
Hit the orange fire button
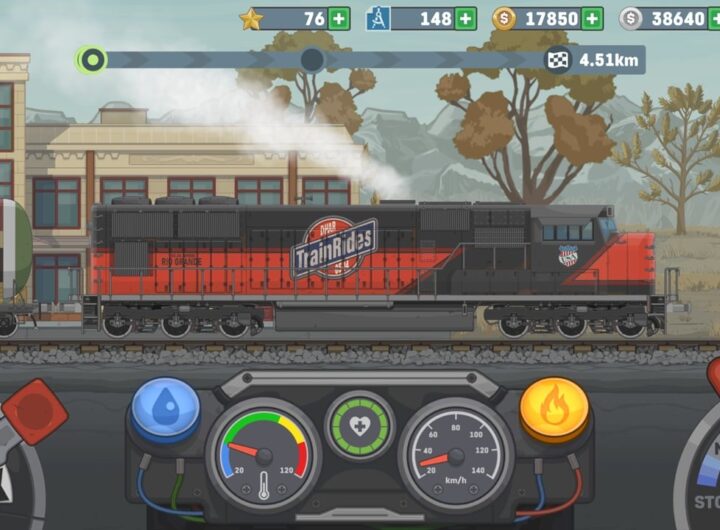click(x=553, y=408)
